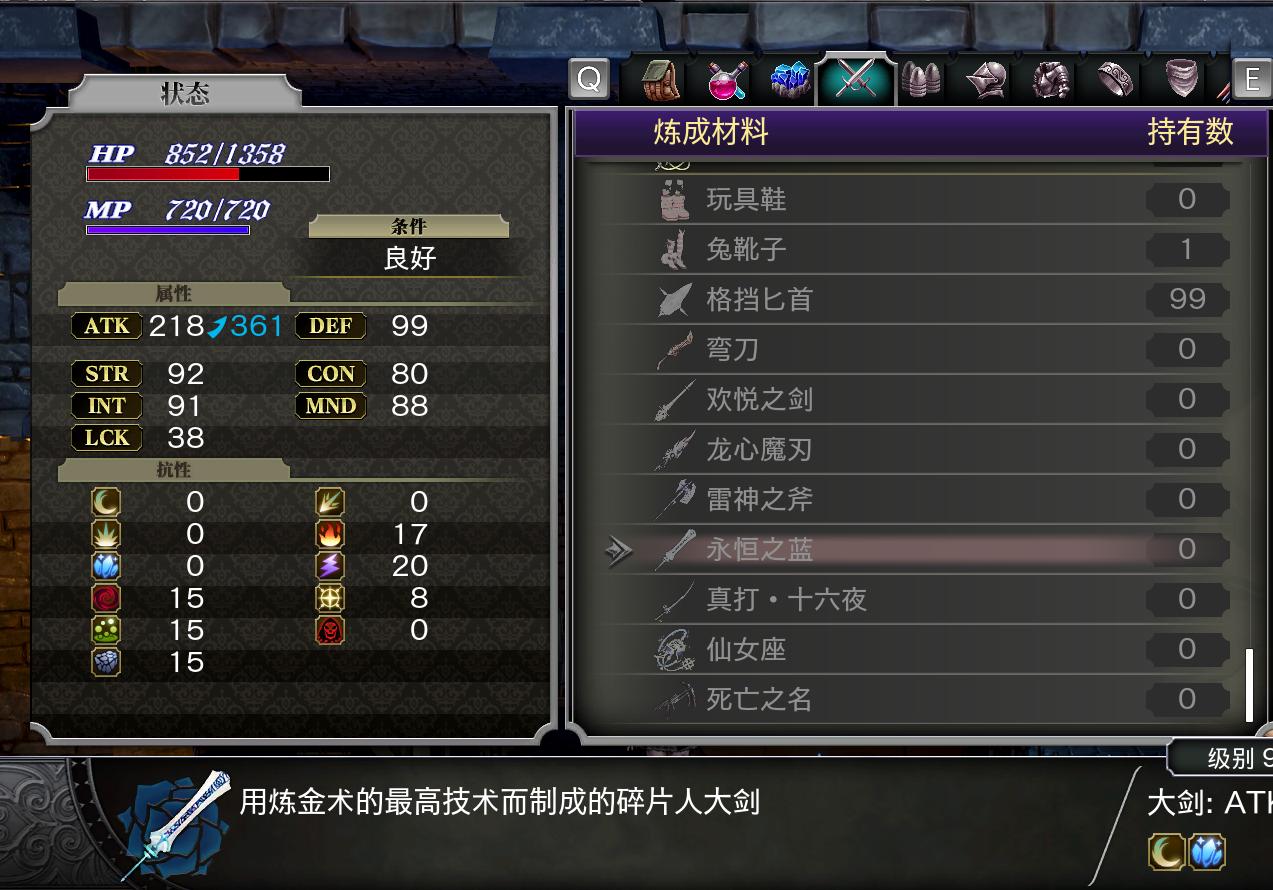Choose the crossed swords weapons tab
Viewport: 1273px width, 890px height.
855,80
